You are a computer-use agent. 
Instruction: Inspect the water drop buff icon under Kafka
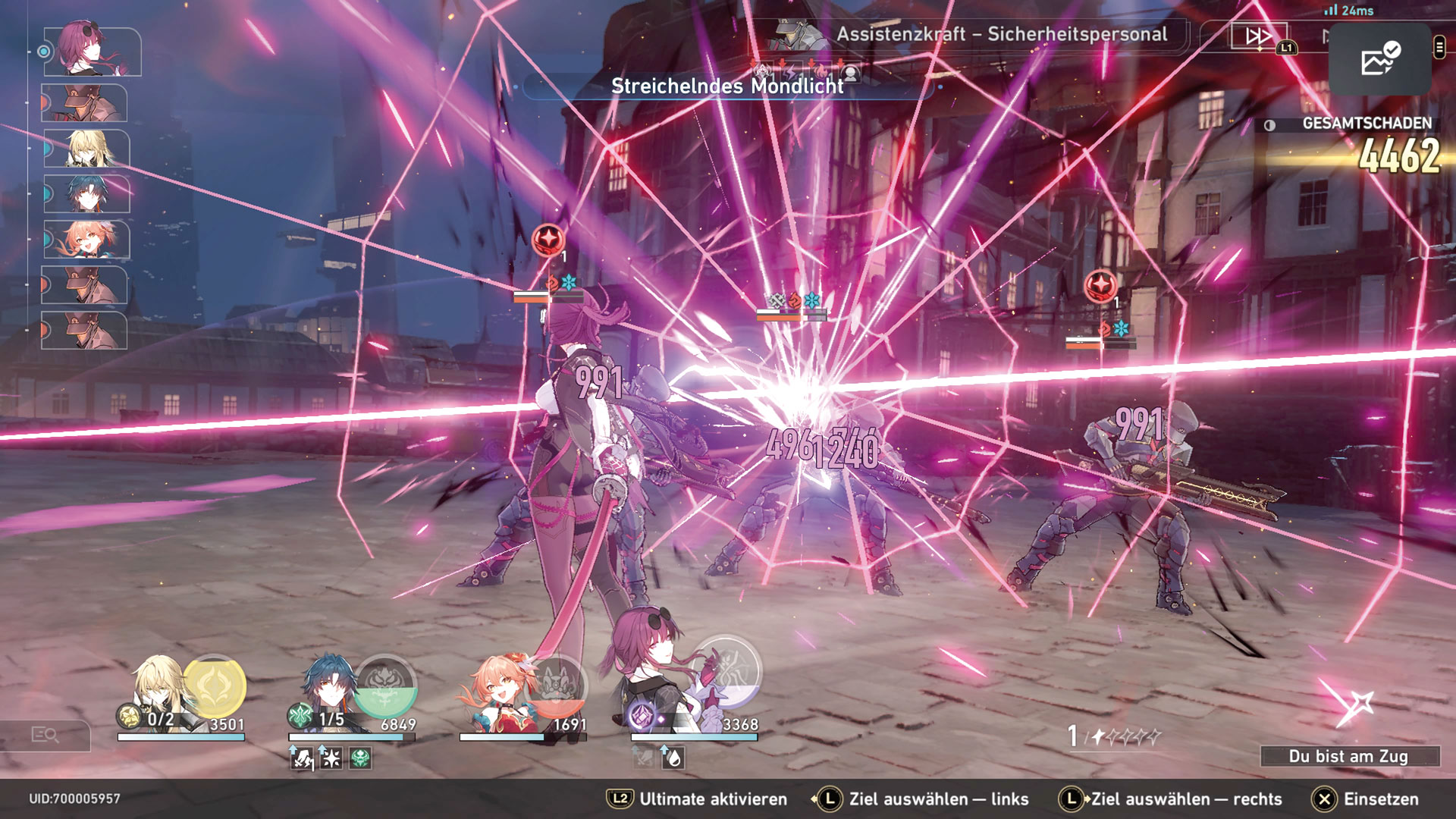[673, 757]
